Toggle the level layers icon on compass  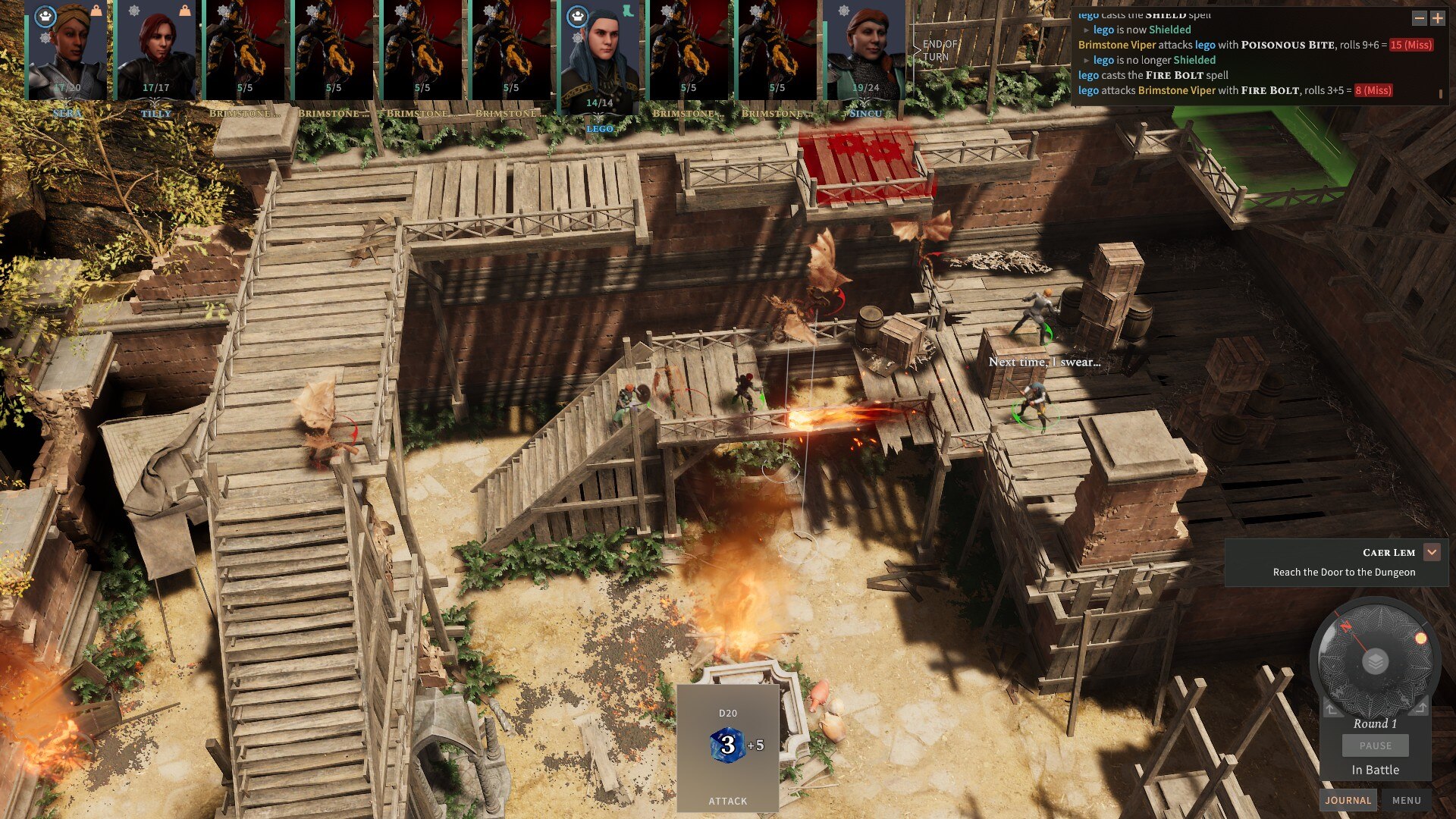click(1375, 662)
